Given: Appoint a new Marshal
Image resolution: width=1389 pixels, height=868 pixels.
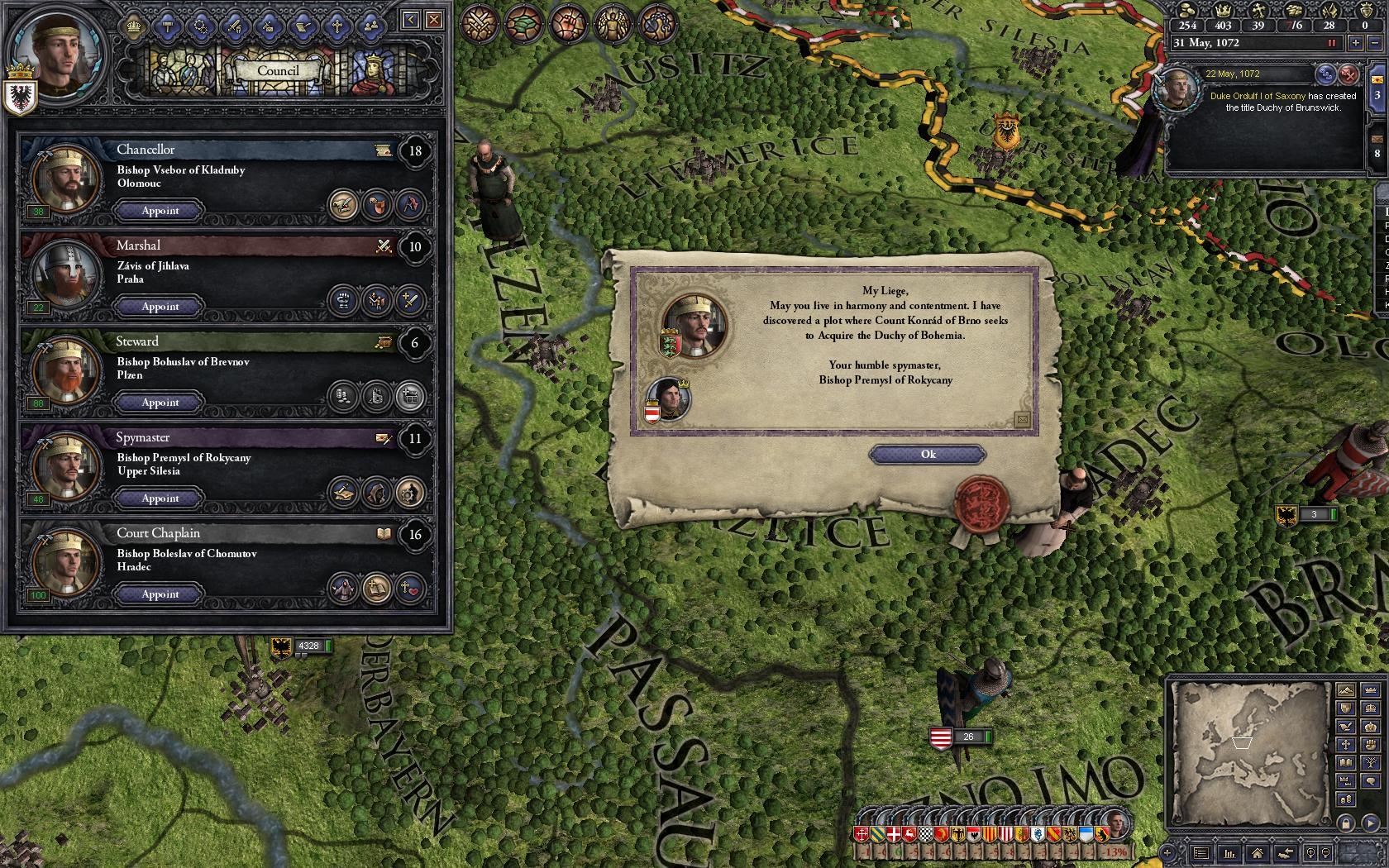Looking at the screenshot, I should tap(160, 307).
